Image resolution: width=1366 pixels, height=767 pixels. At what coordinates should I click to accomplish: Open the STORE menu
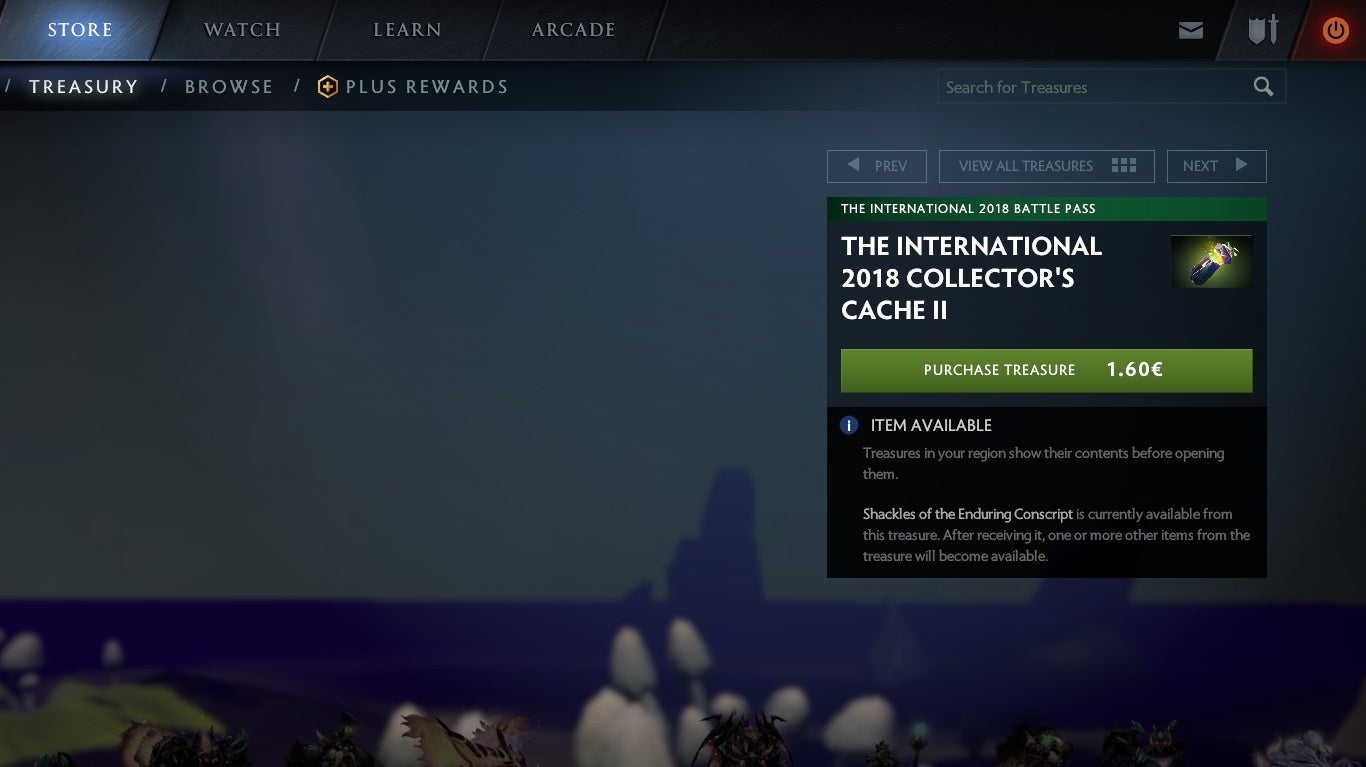pyautogui.click(x=80, y=30)
